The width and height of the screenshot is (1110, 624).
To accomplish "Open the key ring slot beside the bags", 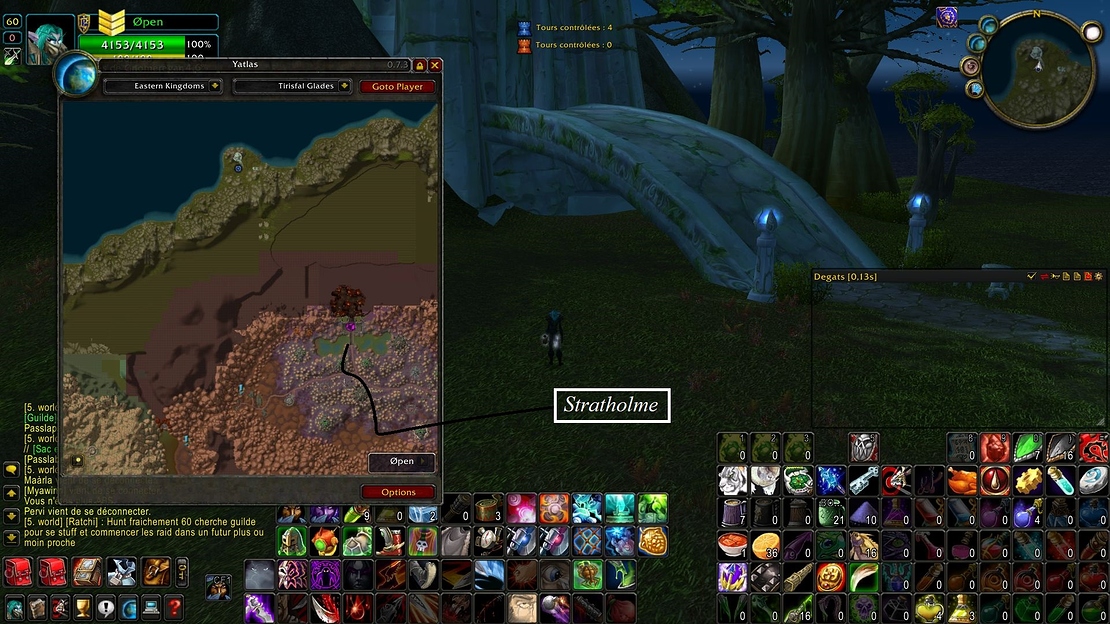I will [x=182, y=572].
